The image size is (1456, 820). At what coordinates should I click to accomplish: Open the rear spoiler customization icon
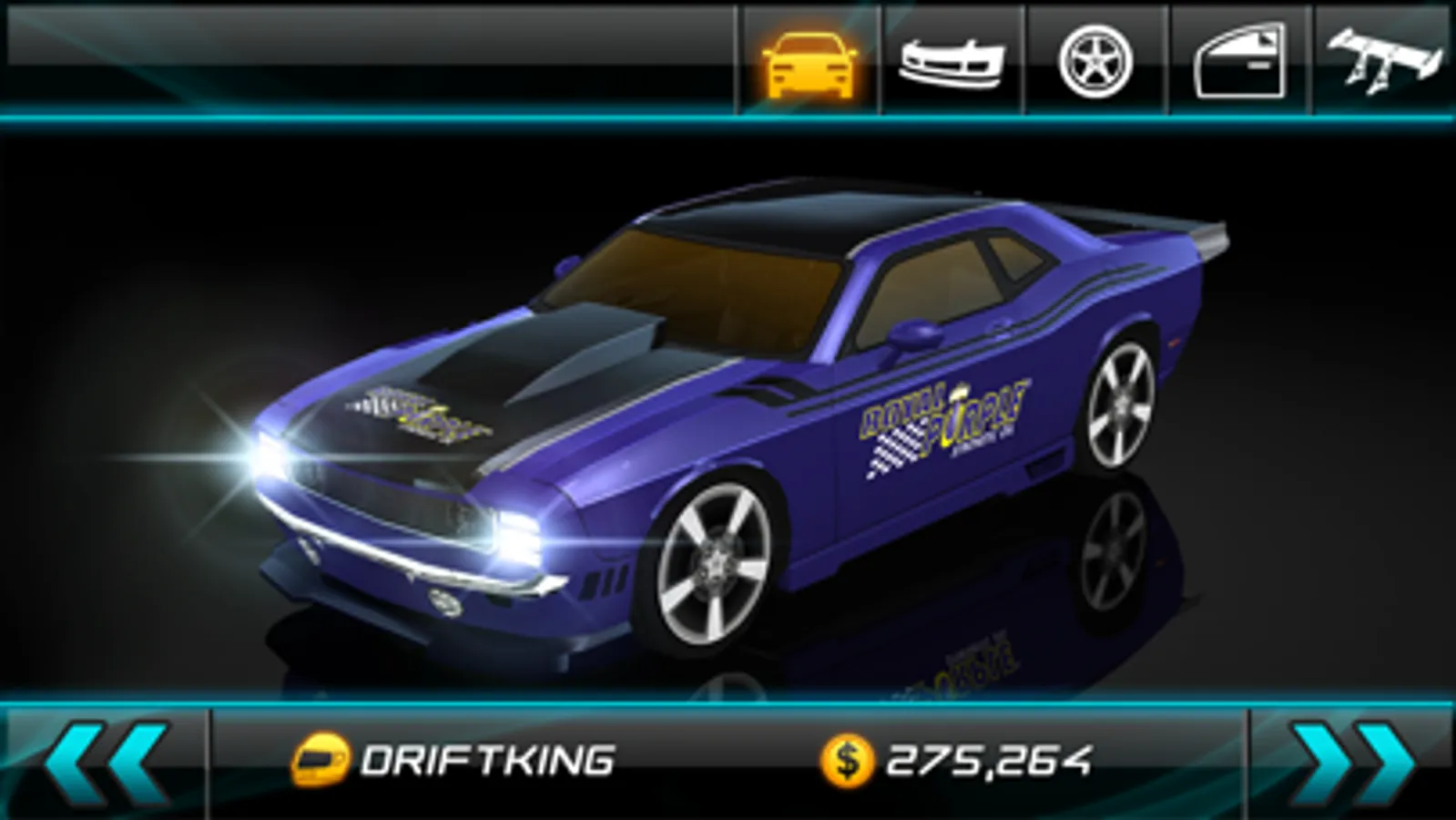(x=1382, y=57)
